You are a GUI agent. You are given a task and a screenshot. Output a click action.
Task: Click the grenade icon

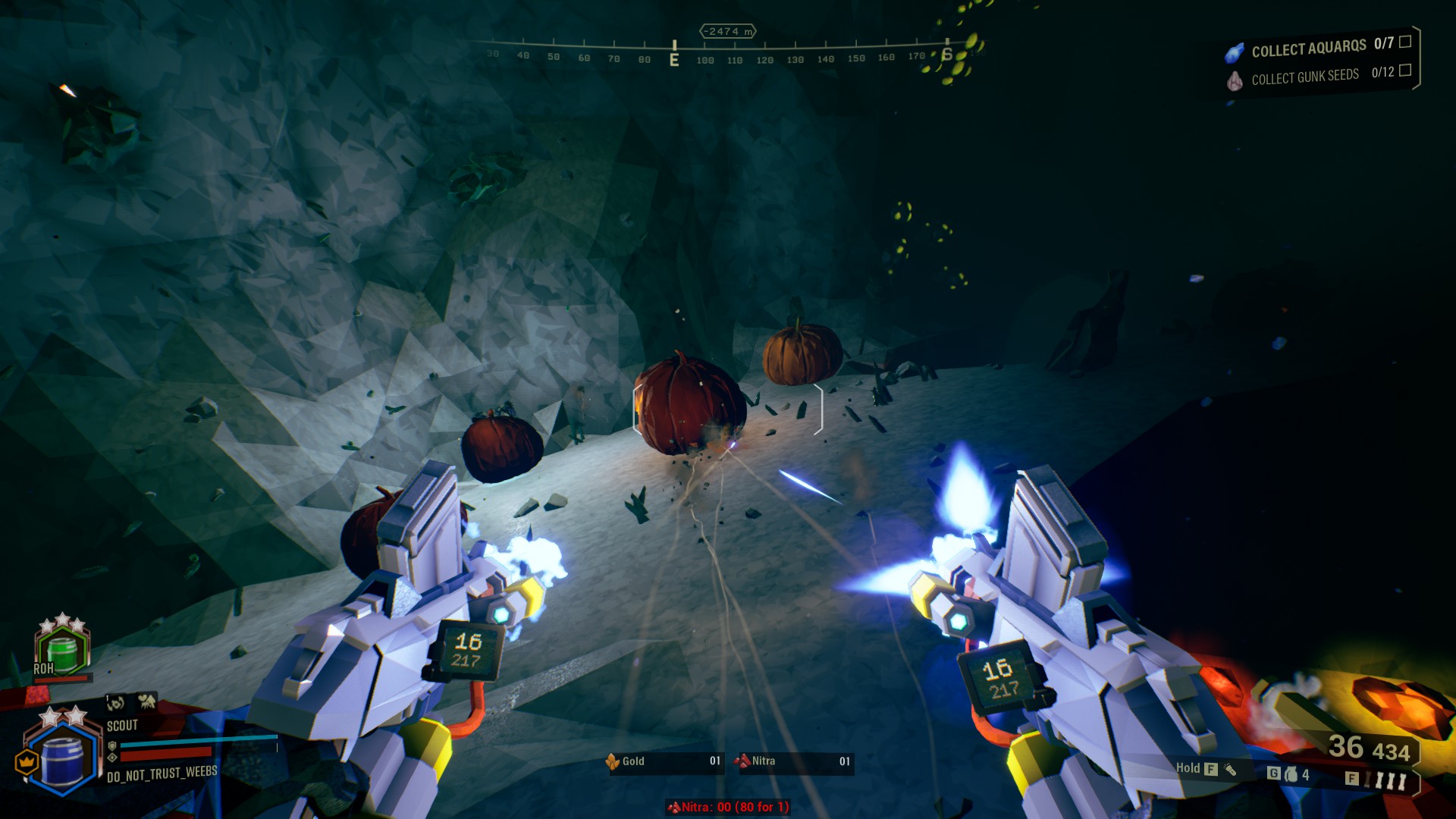[1291, 774]
